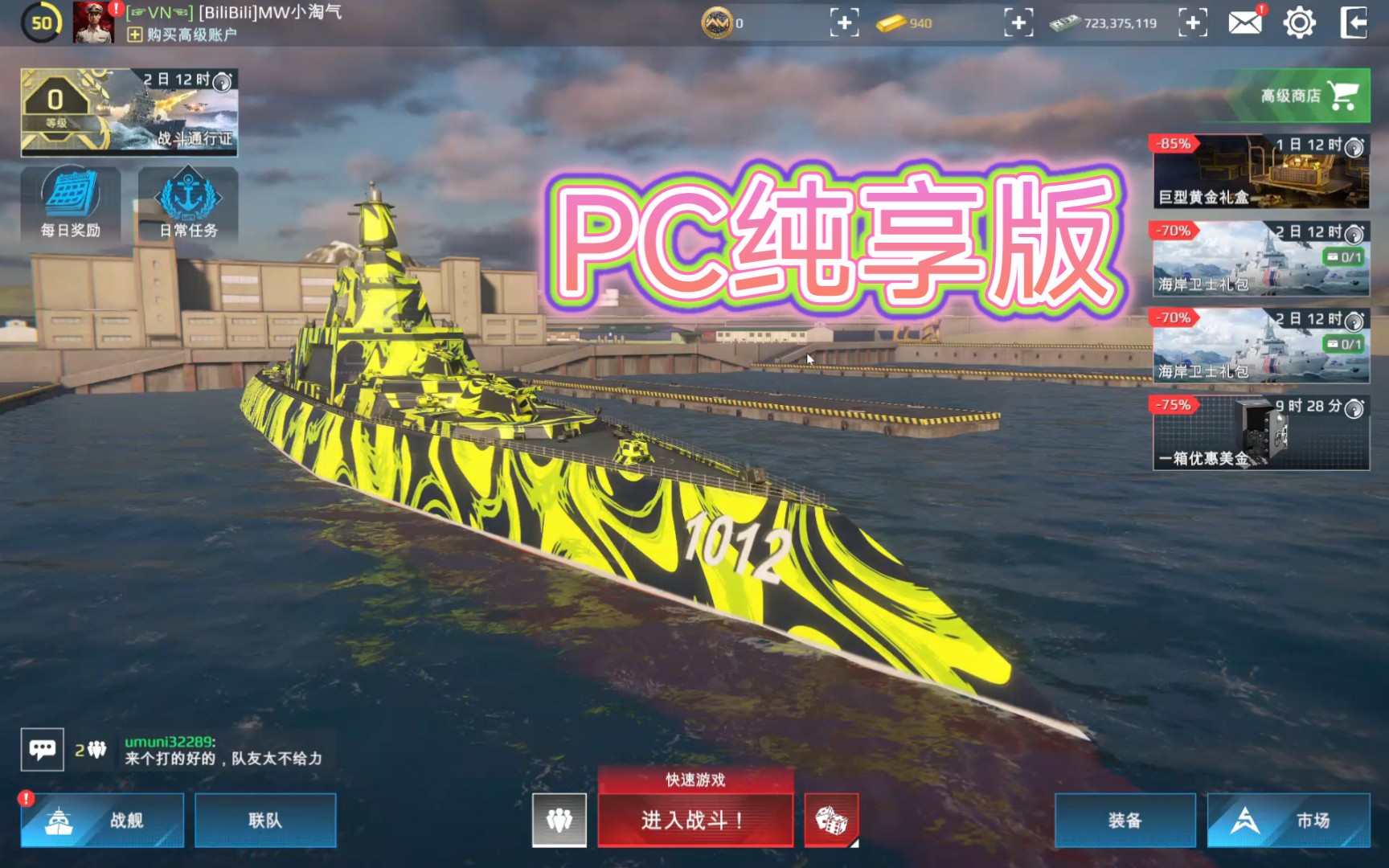The image size is (1389, 868).
Task: Click the dice random battle icon
Action: (833, 820)
